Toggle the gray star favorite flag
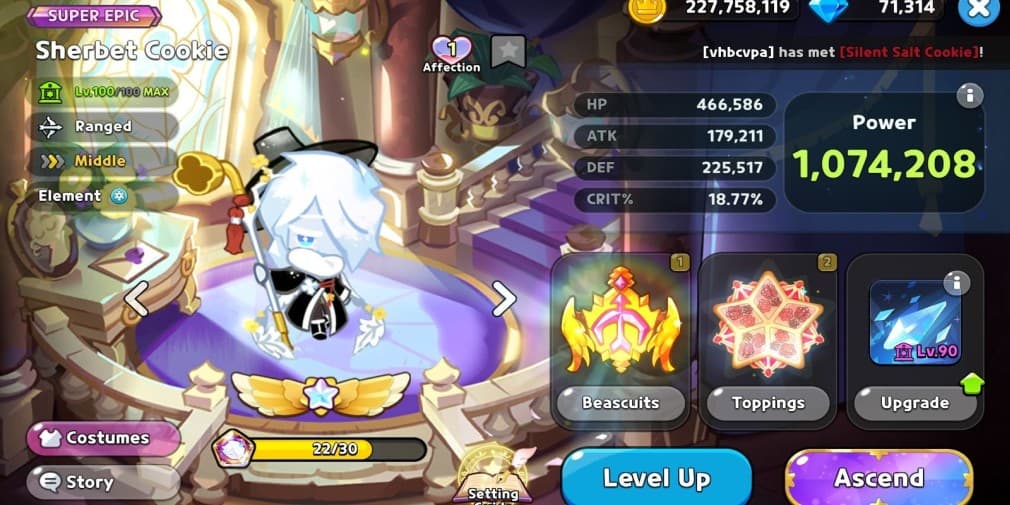The width and height of the screenshot is (1010, 505). click(x=508, y=52)
